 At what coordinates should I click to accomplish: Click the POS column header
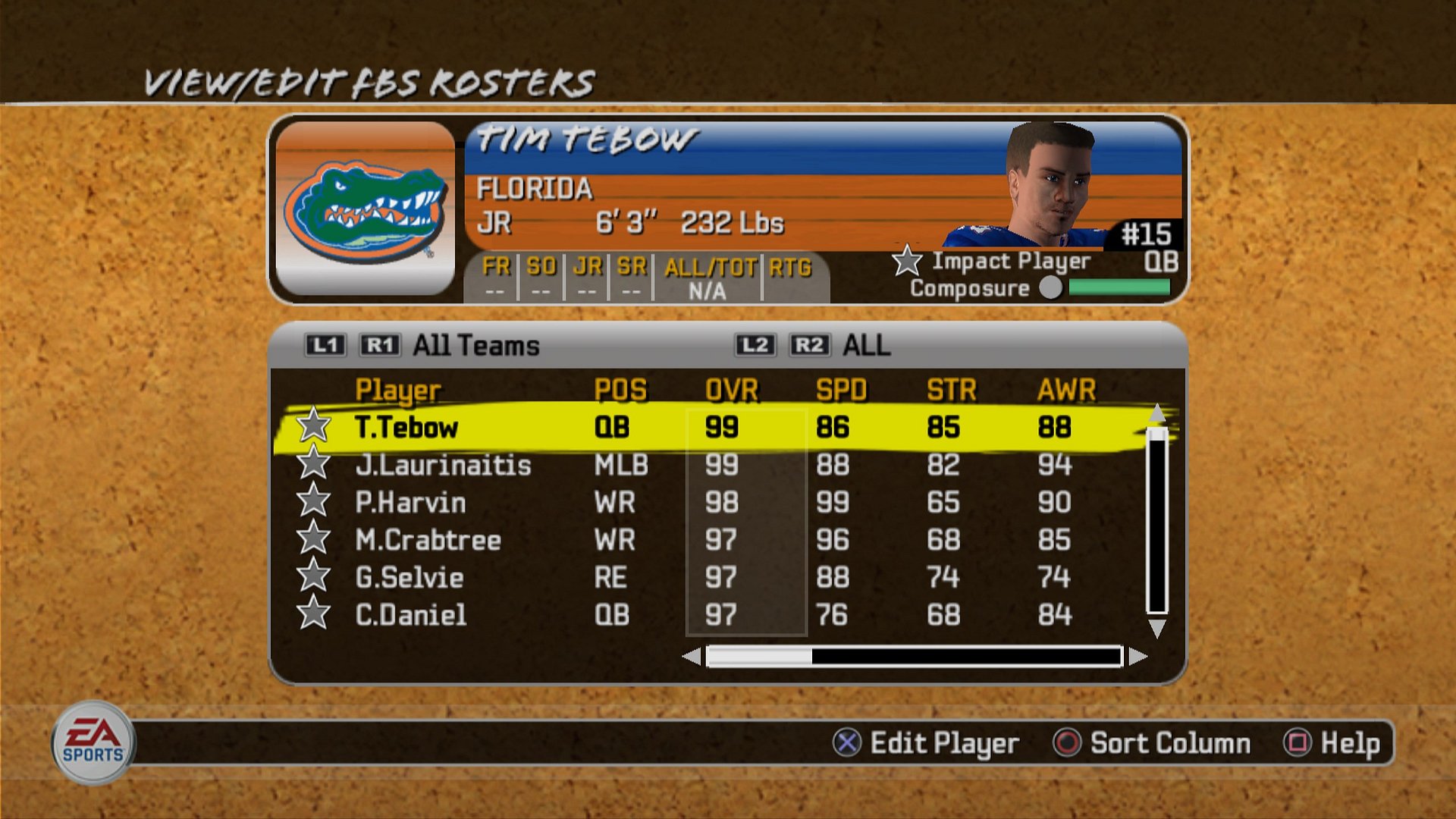[620, 390]
